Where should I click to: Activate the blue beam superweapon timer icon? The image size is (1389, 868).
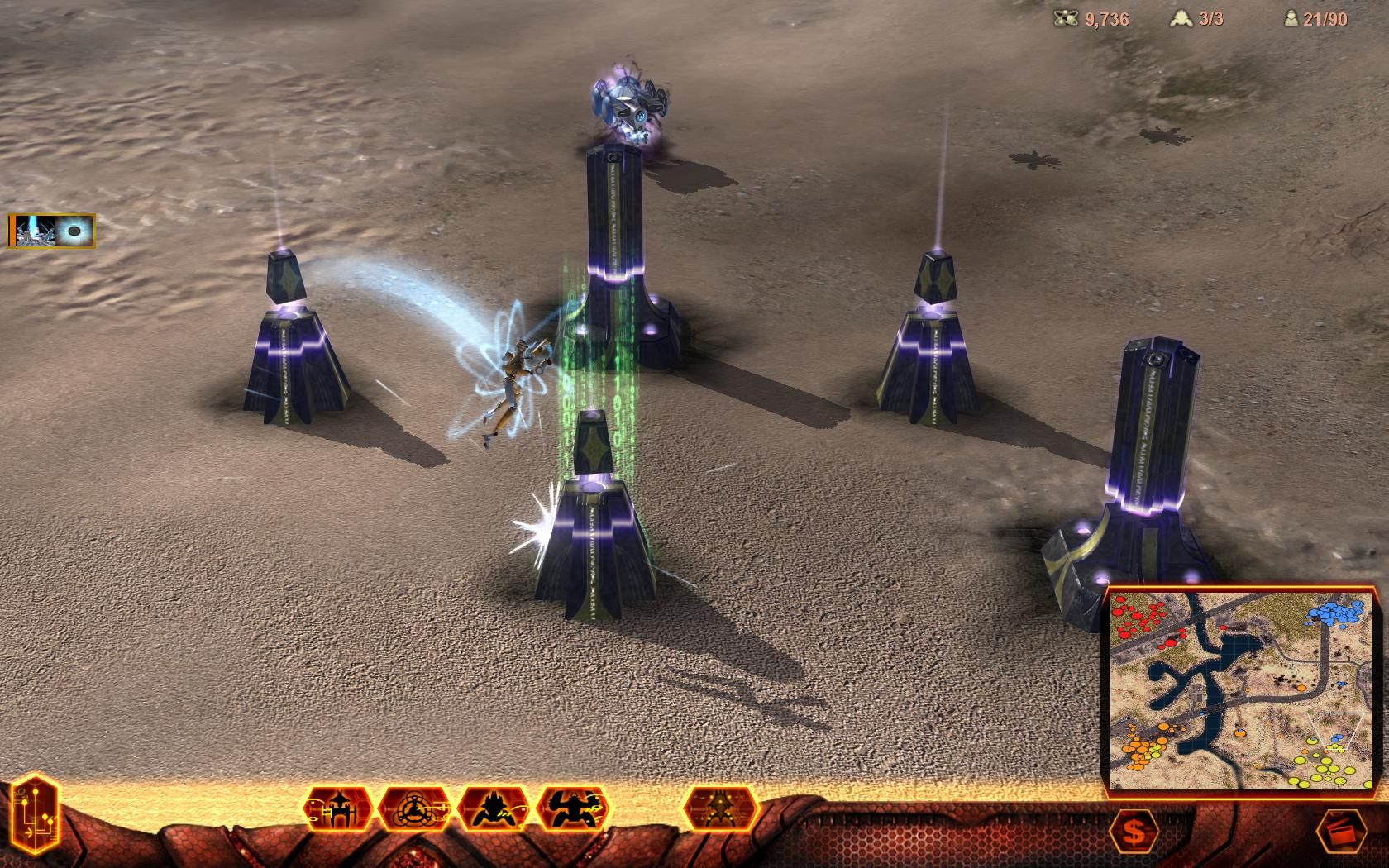click(x=31, y=231)
